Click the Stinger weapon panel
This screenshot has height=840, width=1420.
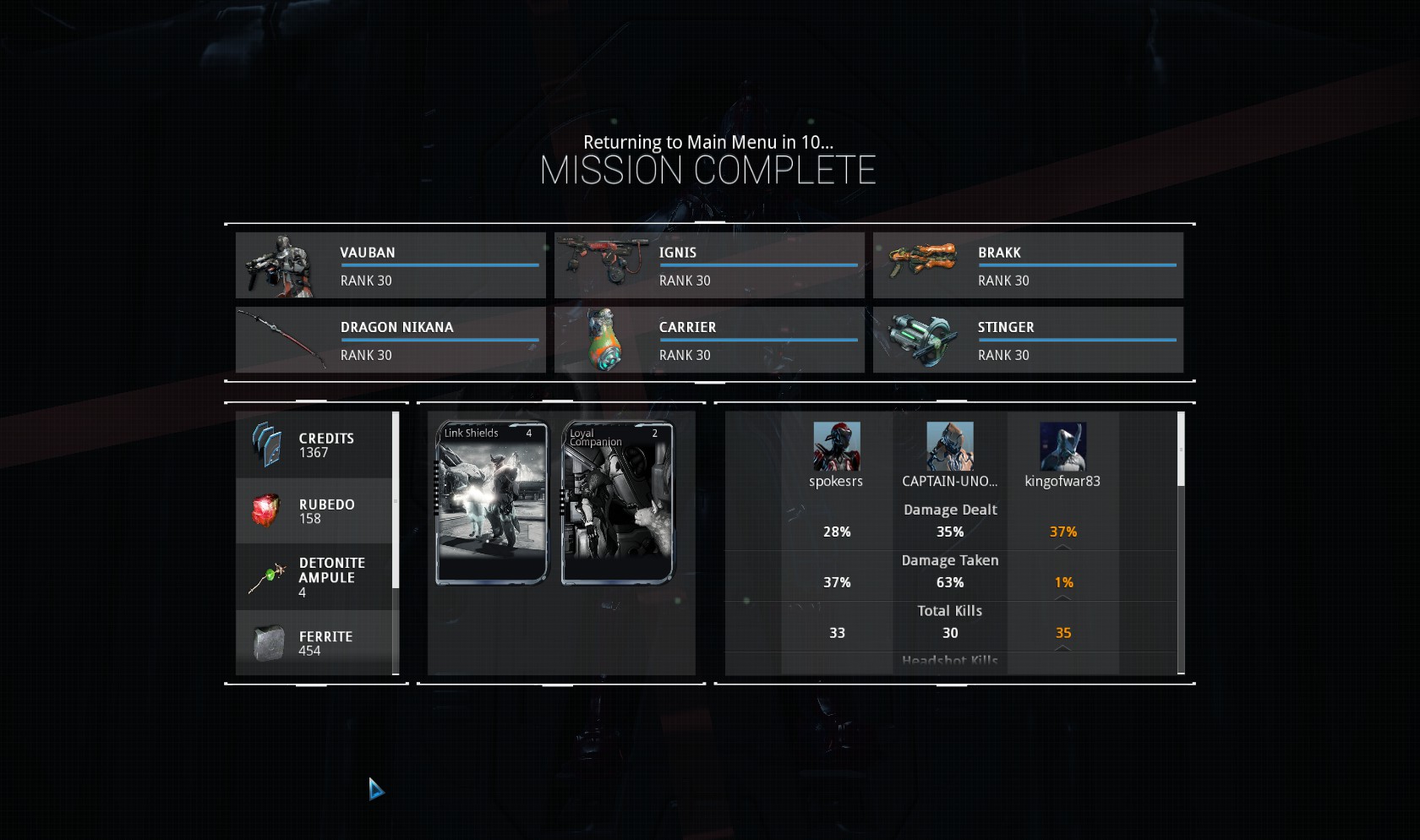(x=1028, y=340)
